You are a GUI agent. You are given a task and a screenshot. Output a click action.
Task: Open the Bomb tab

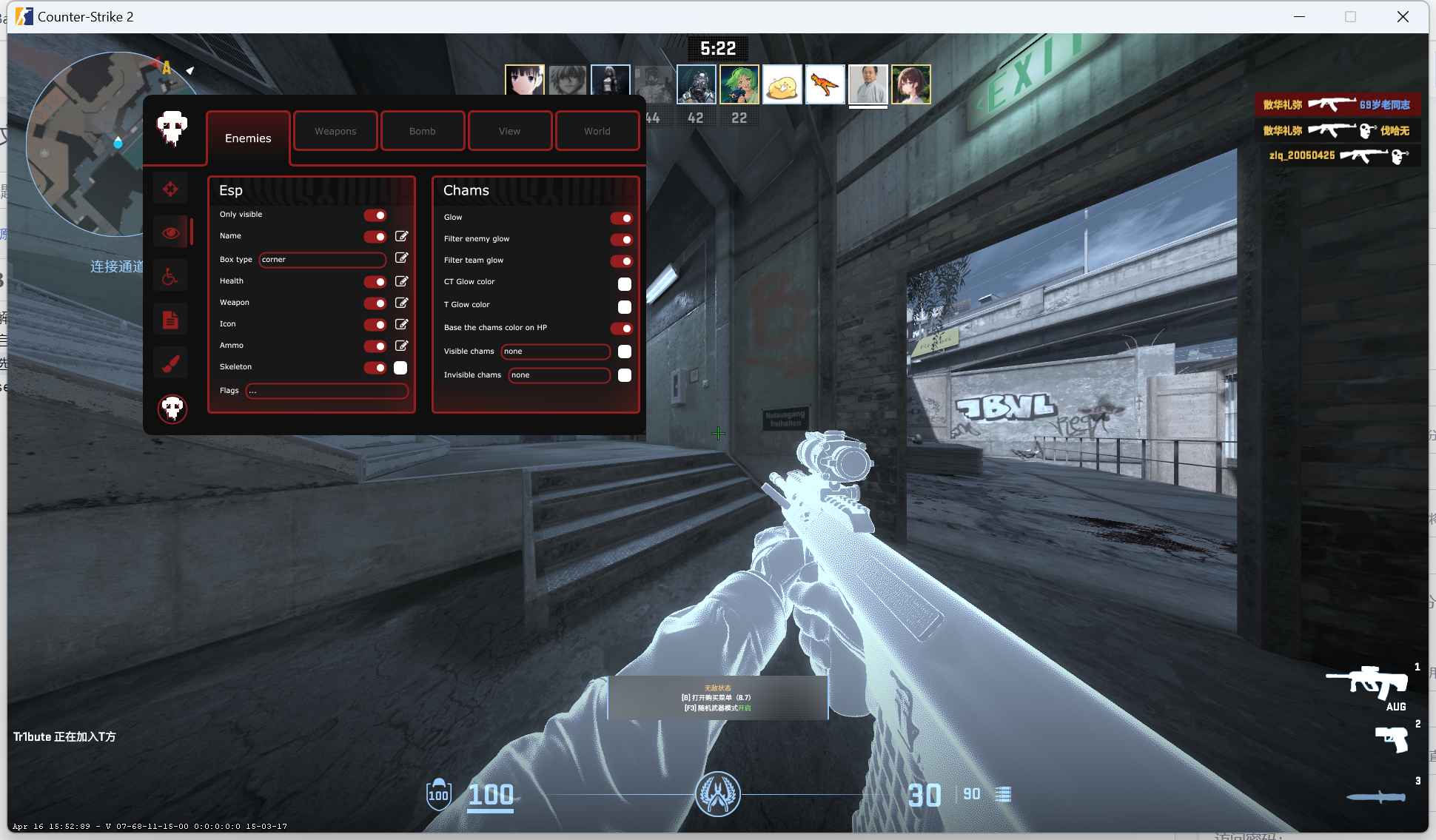[422, 131]
